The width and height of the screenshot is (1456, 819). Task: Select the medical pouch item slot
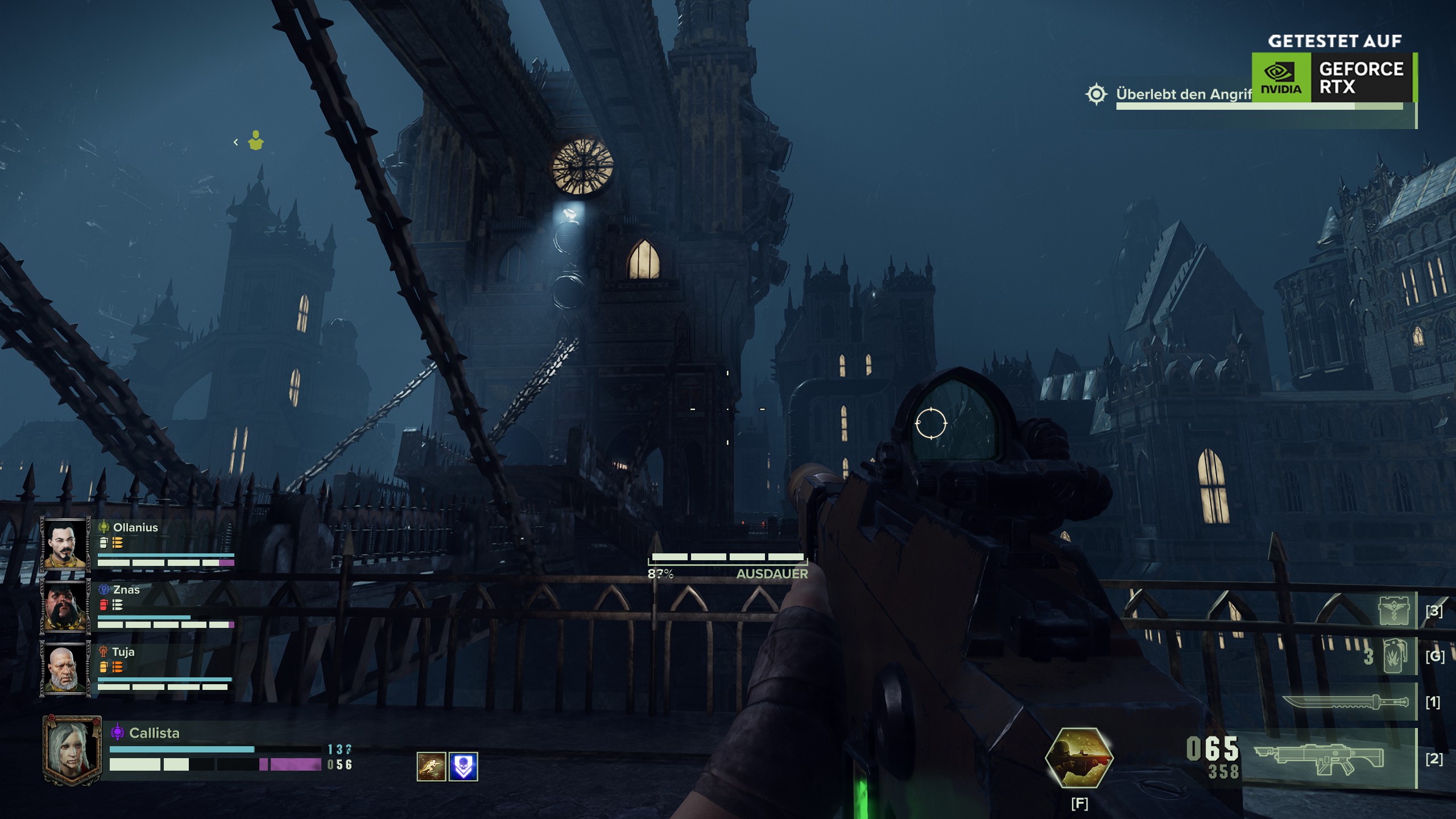tap(1394, 611)
